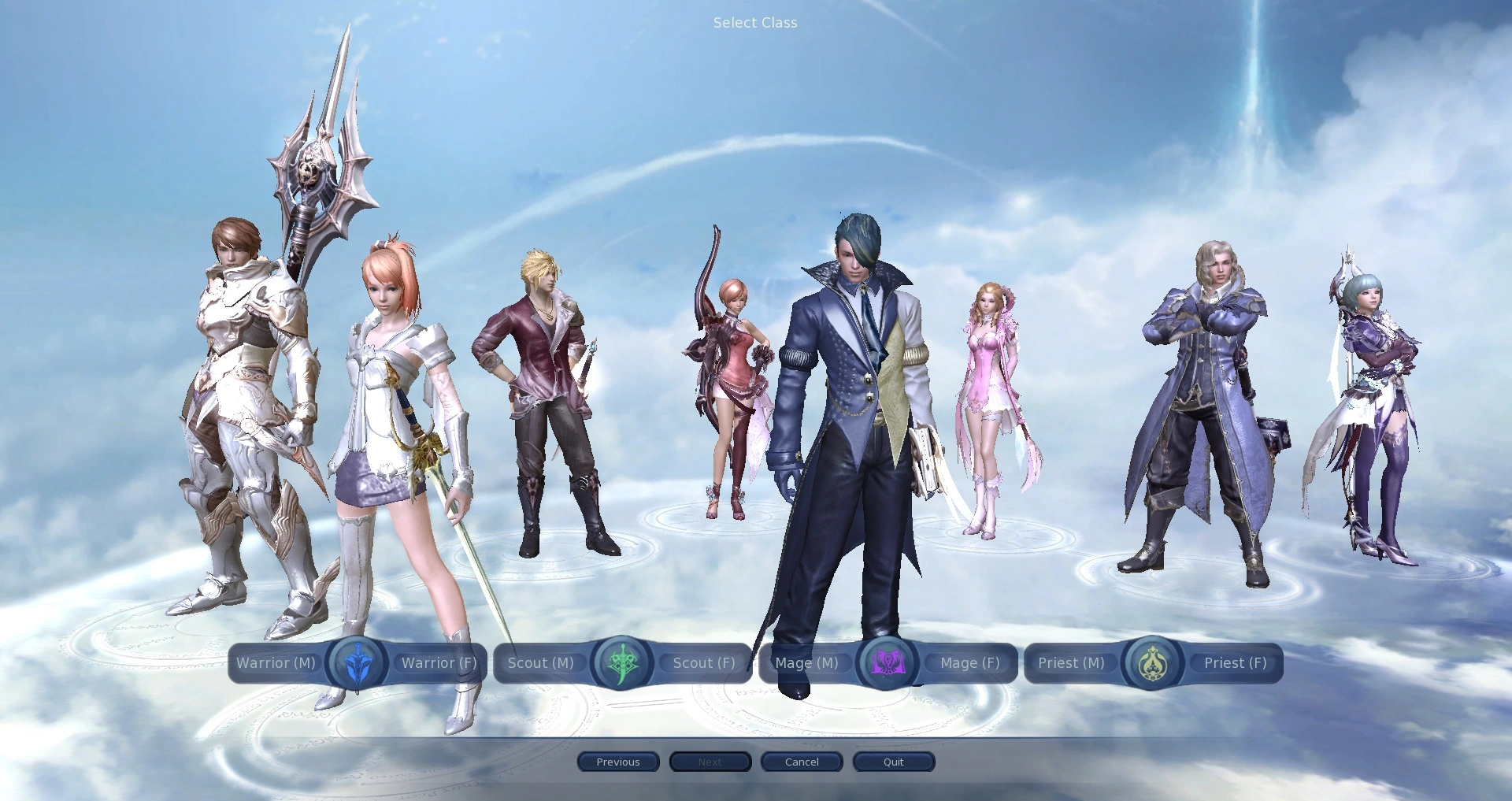Select the Priest (F) class label
The width and height of the screenshot is (1512, 801).
click(x=1234, y=663)
